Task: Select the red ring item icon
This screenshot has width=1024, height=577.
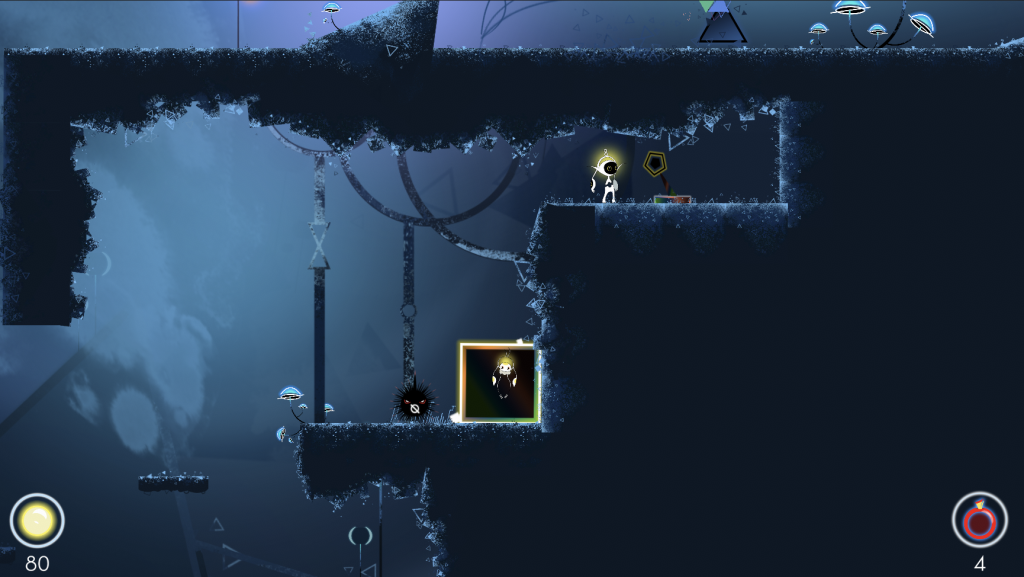Action: (x=979, y=520)
